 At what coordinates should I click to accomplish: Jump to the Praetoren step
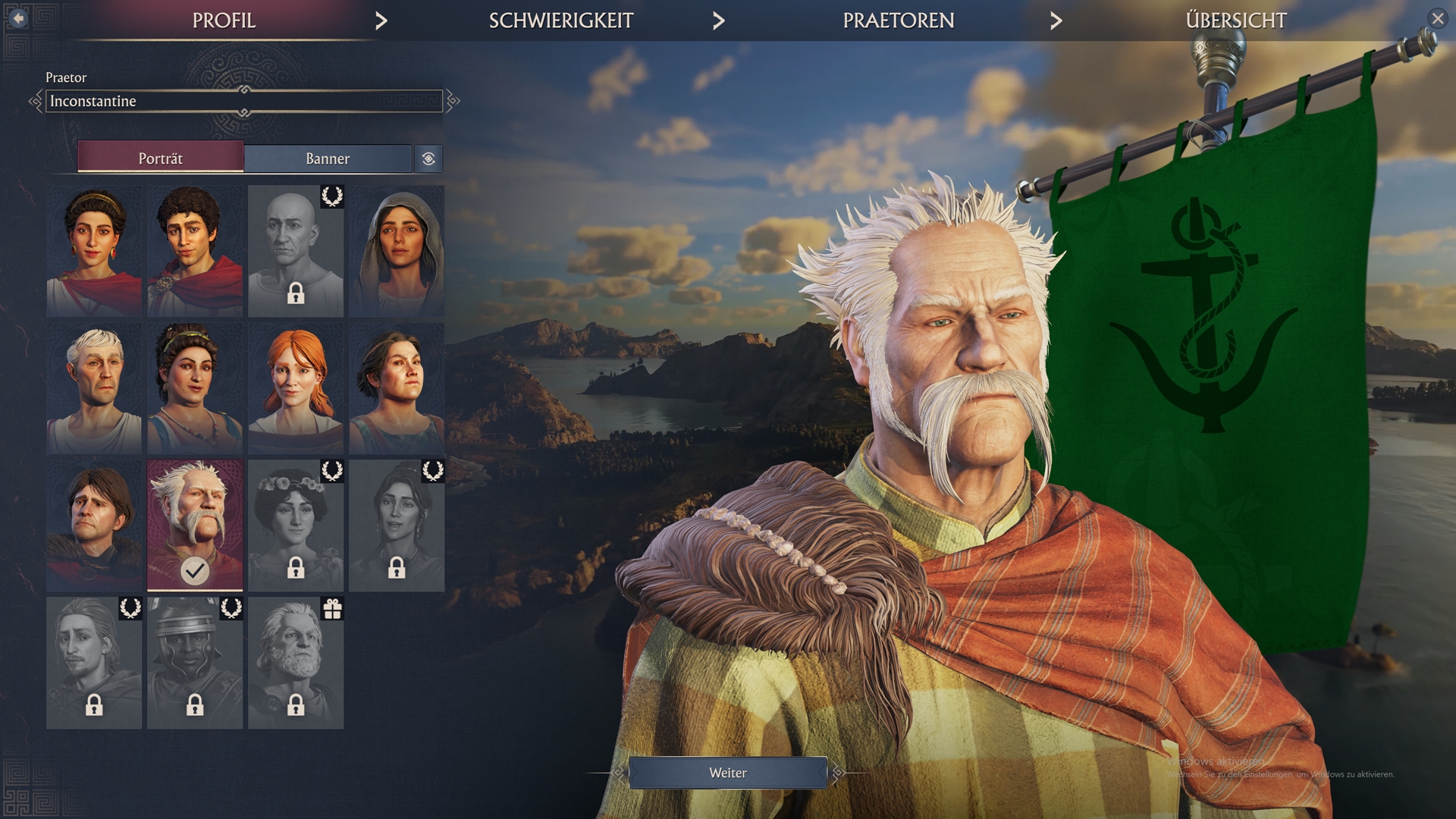(x=898, y=20)
